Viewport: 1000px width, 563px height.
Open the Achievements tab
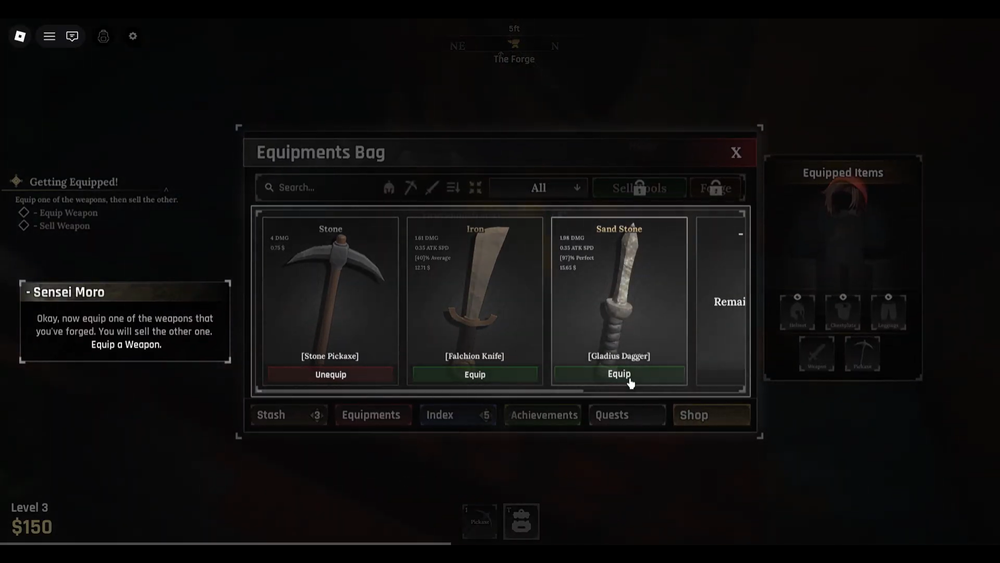point(543,415)
